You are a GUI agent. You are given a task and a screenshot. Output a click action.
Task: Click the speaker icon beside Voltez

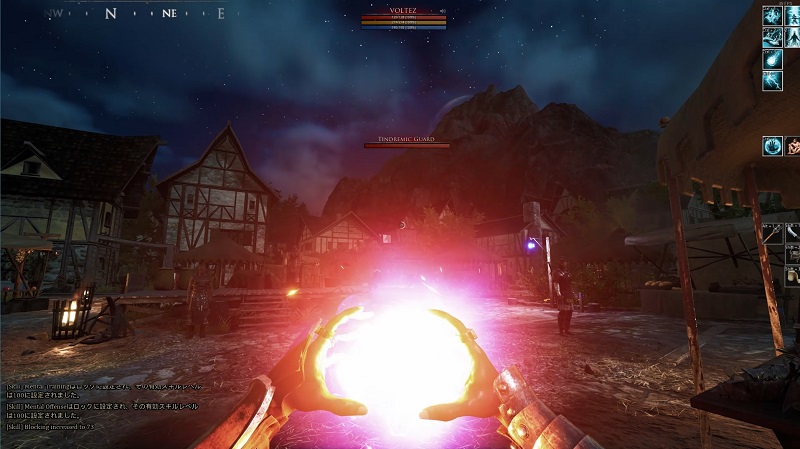[442, 11]
